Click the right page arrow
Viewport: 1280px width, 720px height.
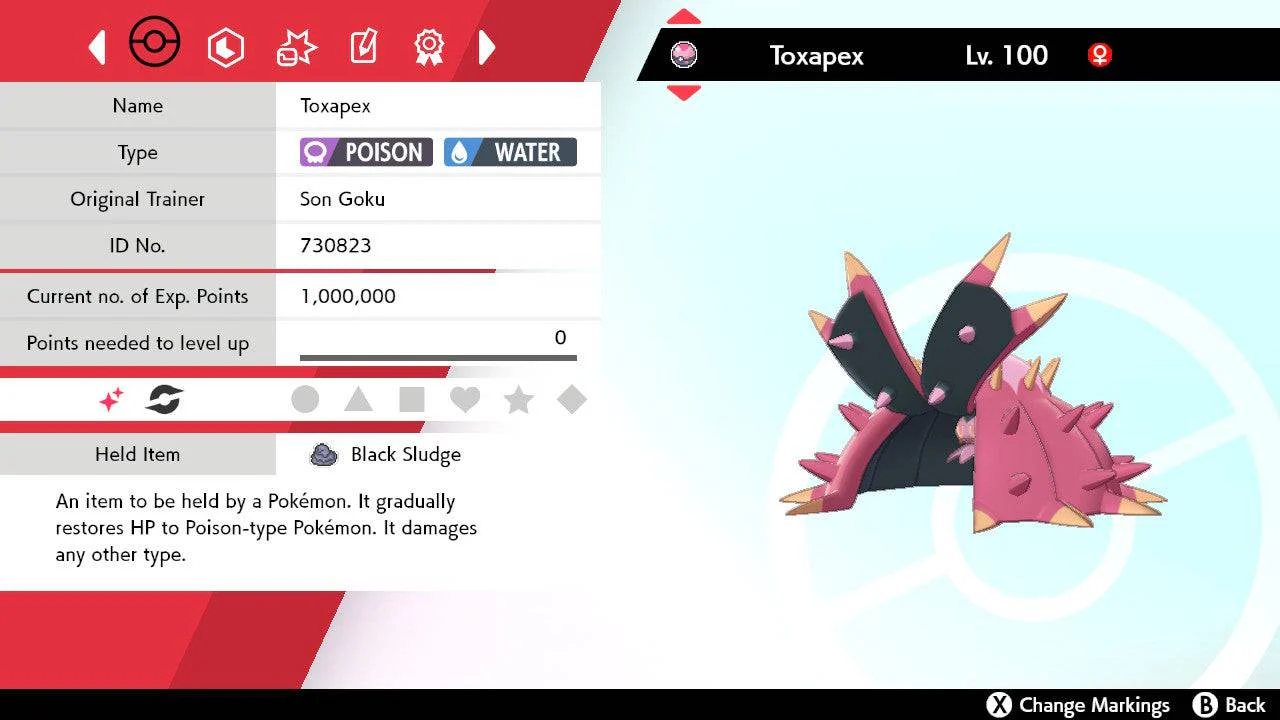click(487, 47)
